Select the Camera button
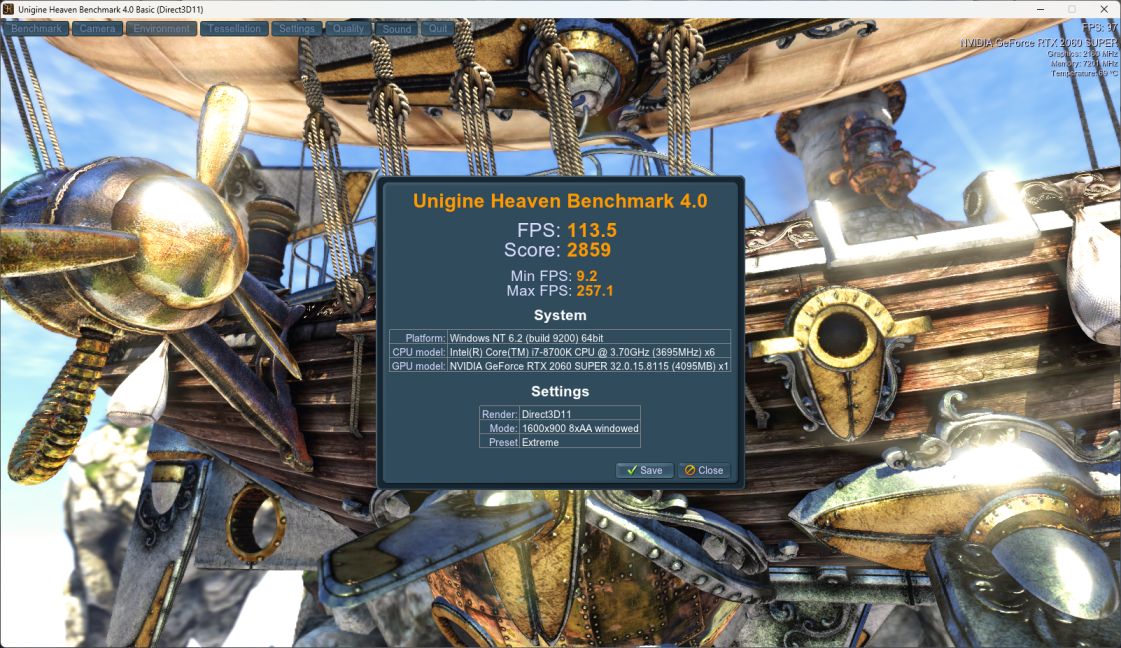The width and height of the screenshot is (1121, 648). point(97,29)
